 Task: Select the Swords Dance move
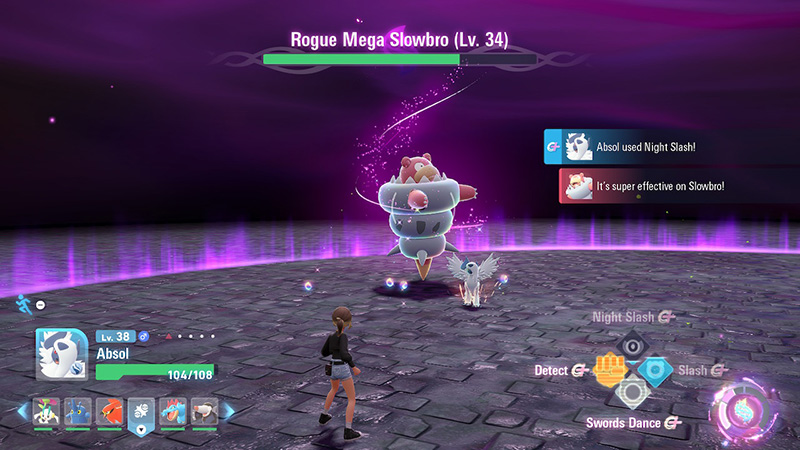pos(631,395)
